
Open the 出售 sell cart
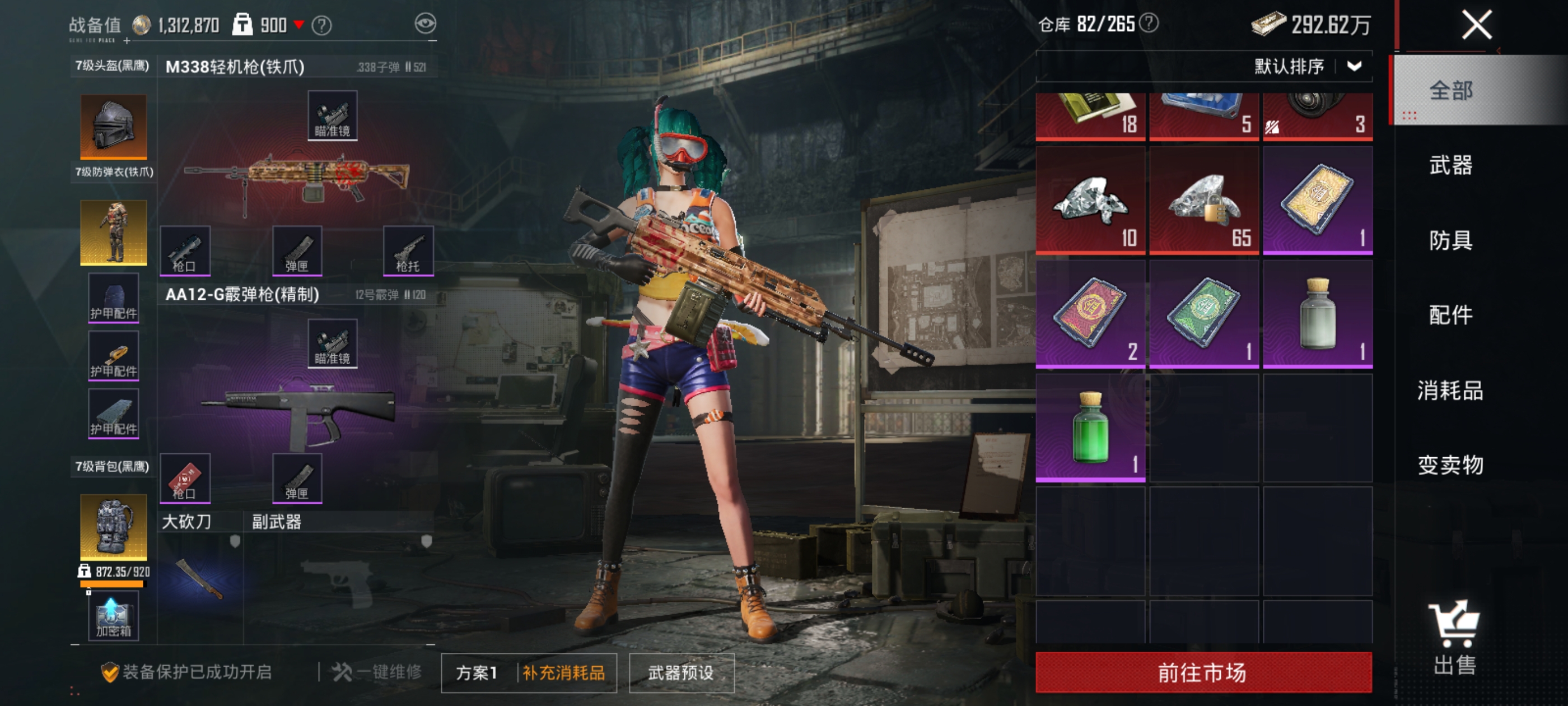click(x=1454, y=637)
